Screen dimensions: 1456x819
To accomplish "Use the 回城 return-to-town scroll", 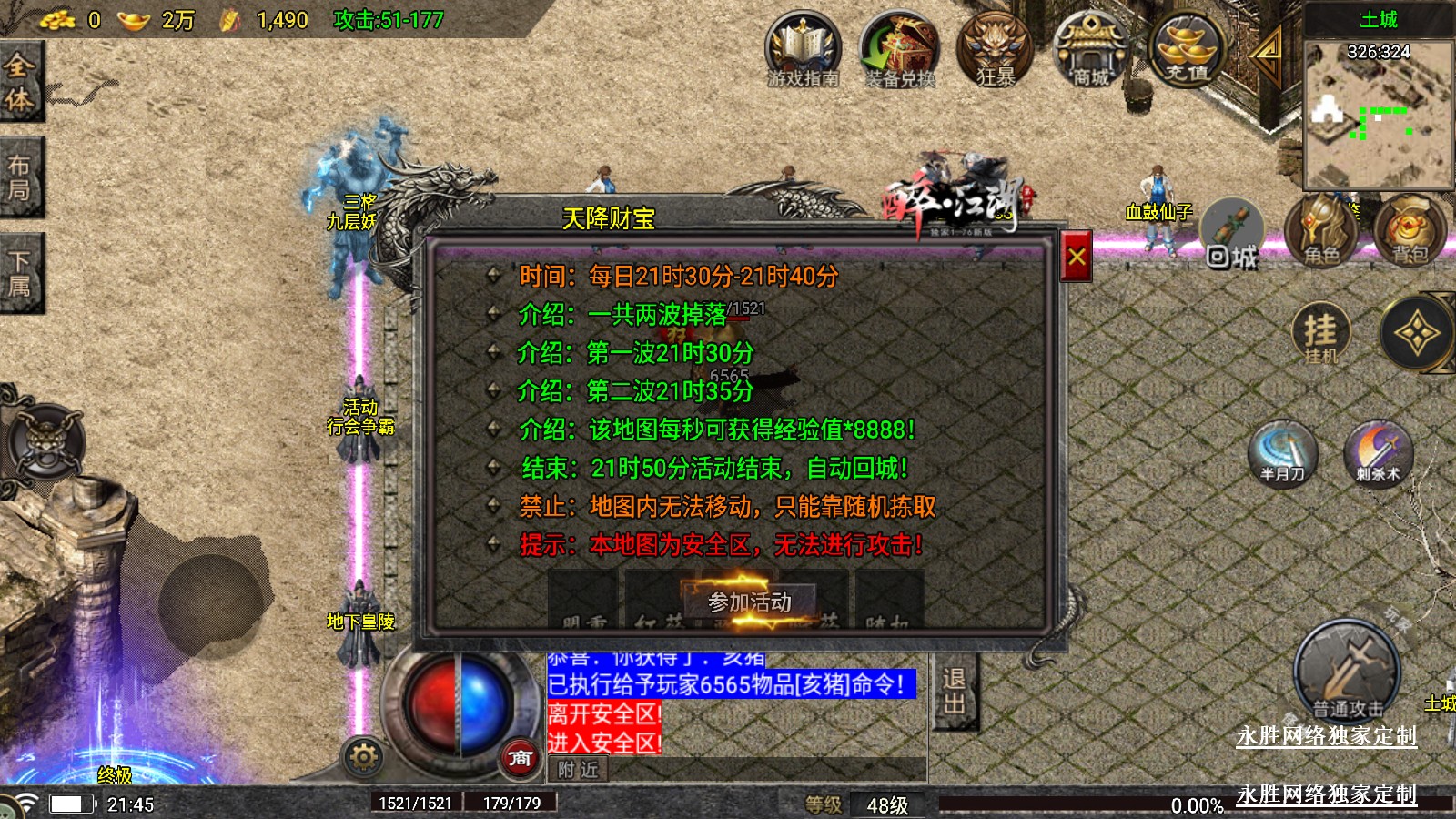I will pos(1232,236).
